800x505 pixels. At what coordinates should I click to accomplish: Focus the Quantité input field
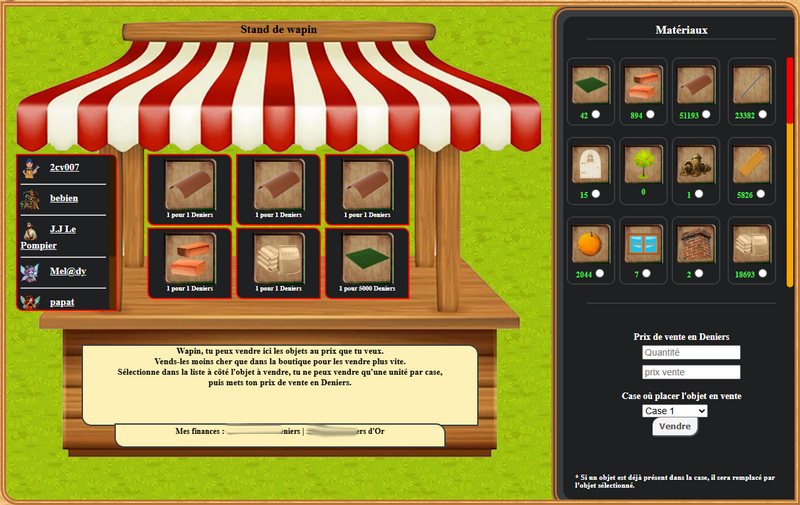click(691, 353)
